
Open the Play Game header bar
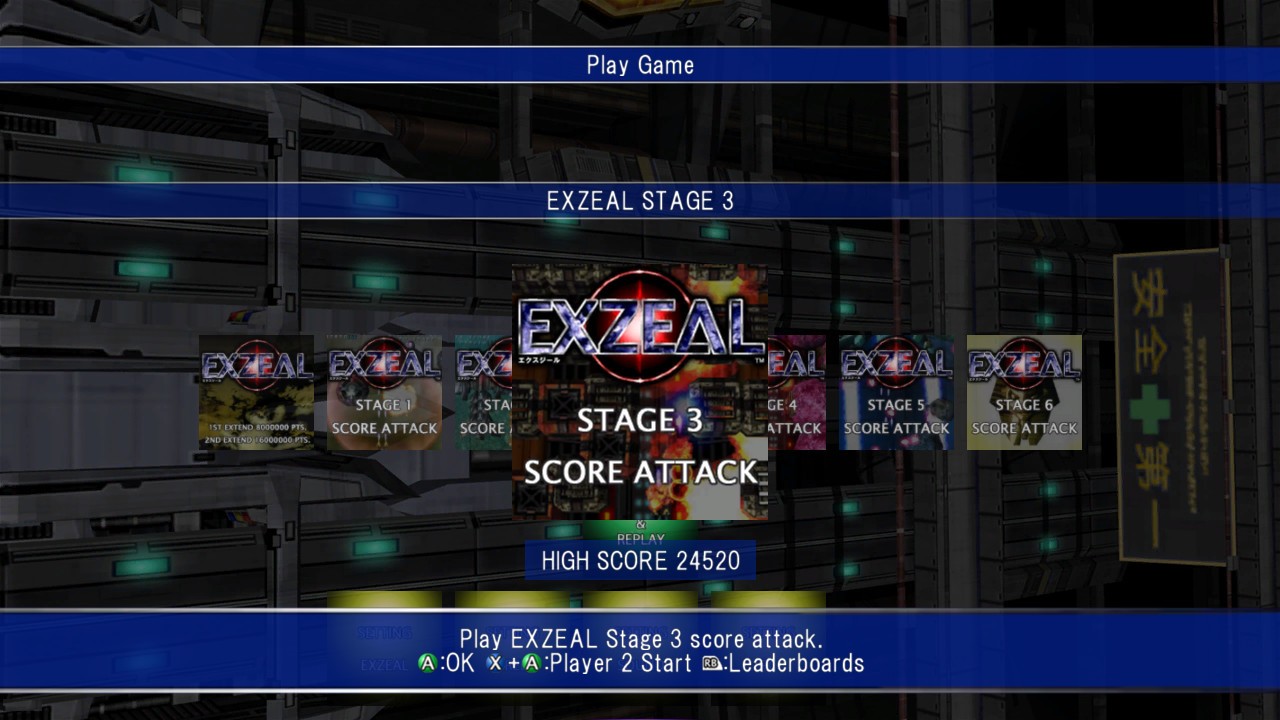tap(640, 65)
